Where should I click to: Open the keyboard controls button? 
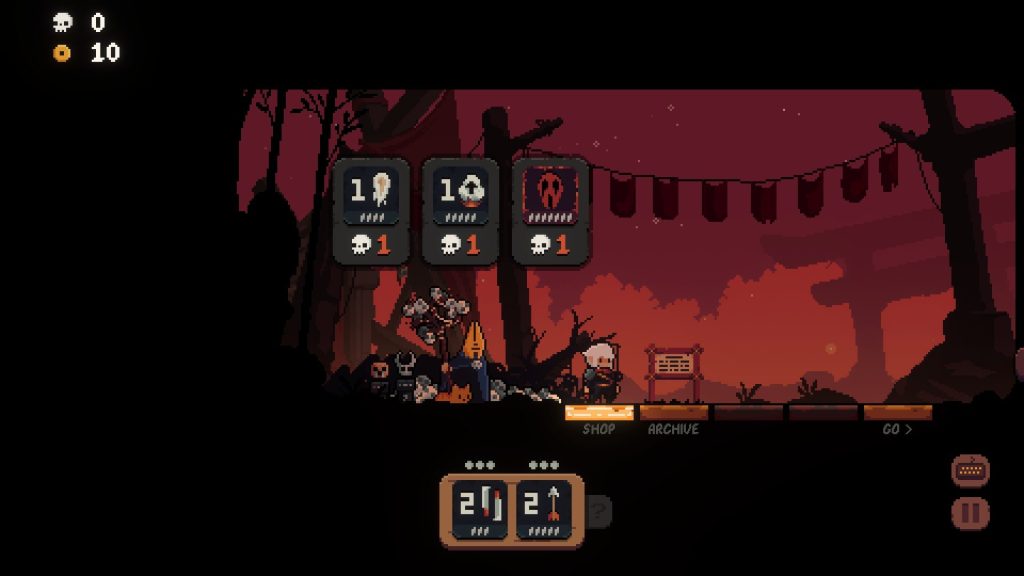pos(970,469)
